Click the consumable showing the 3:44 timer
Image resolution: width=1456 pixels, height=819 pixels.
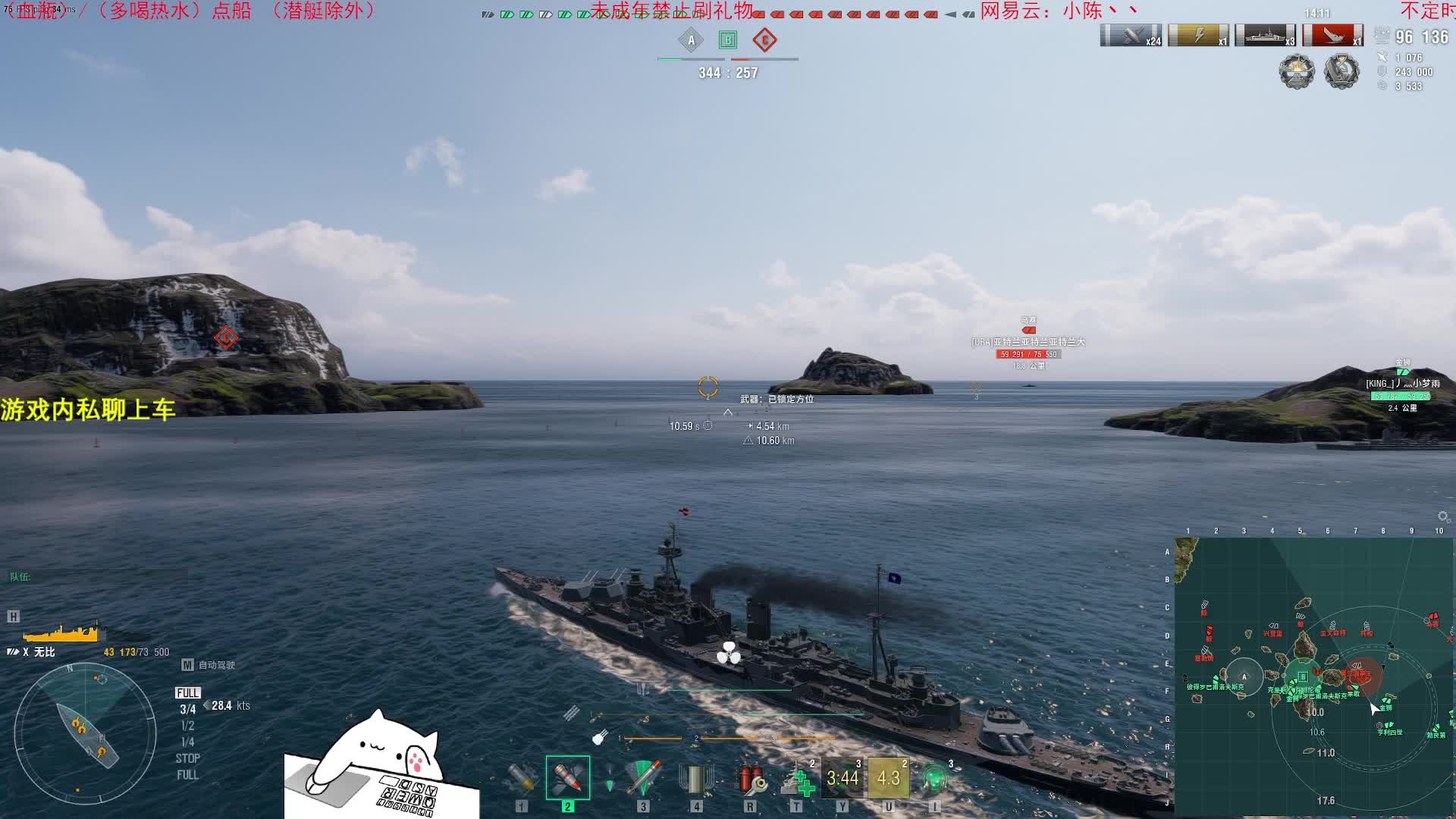tap(843, 778)
